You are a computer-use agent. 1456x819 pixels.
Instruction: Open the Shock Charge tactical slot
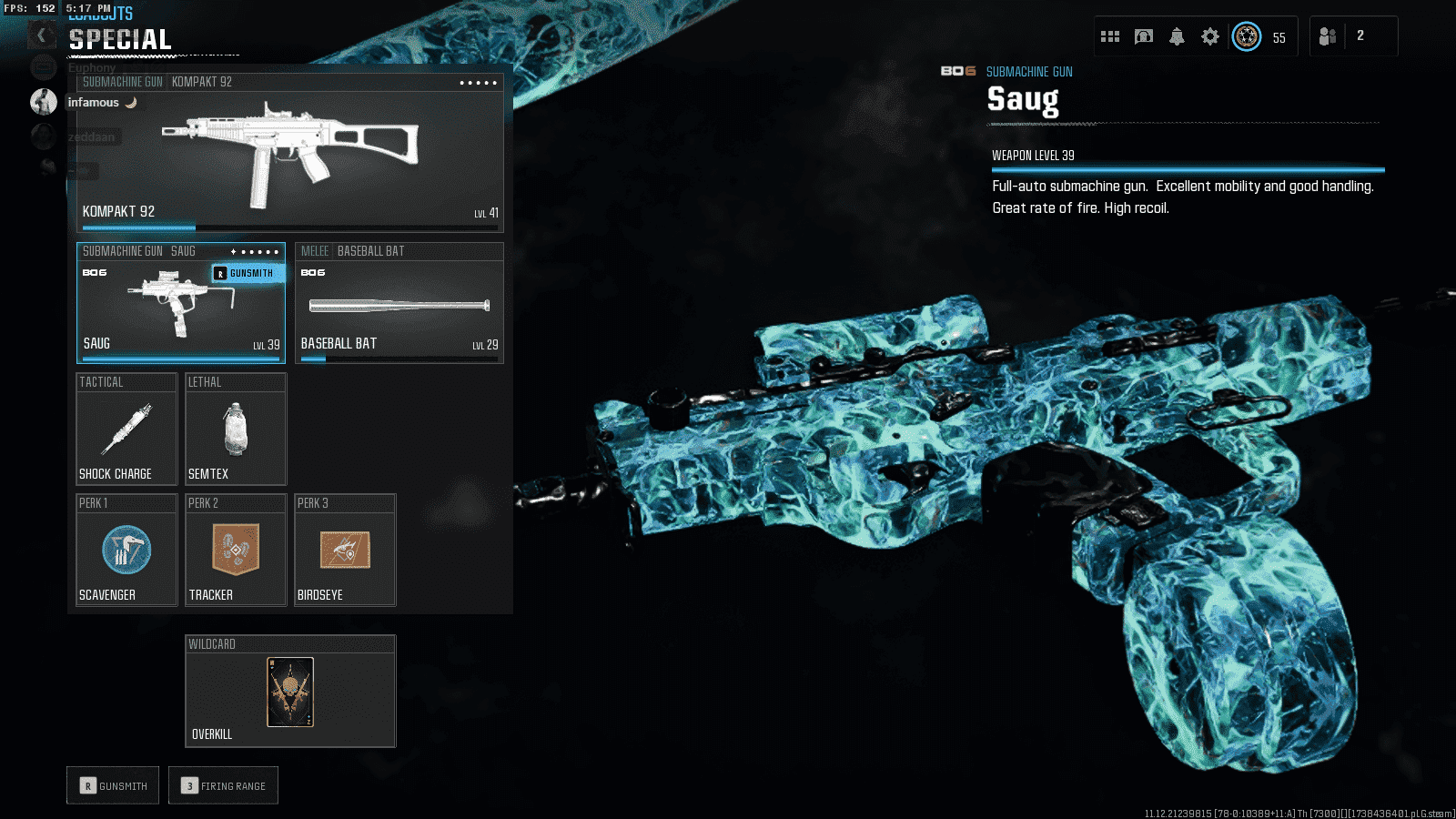126,429
